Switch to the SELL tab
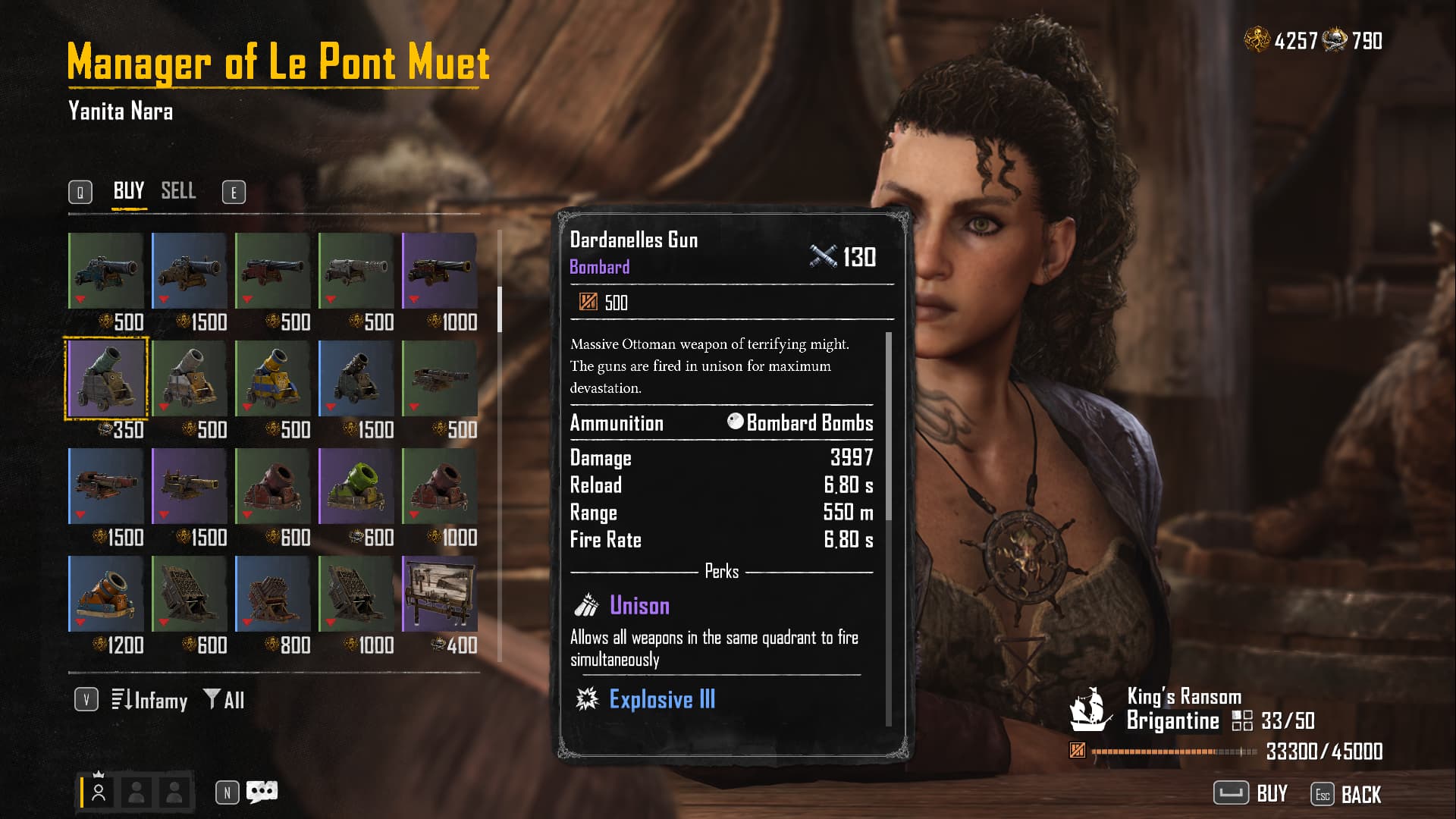 178,190
